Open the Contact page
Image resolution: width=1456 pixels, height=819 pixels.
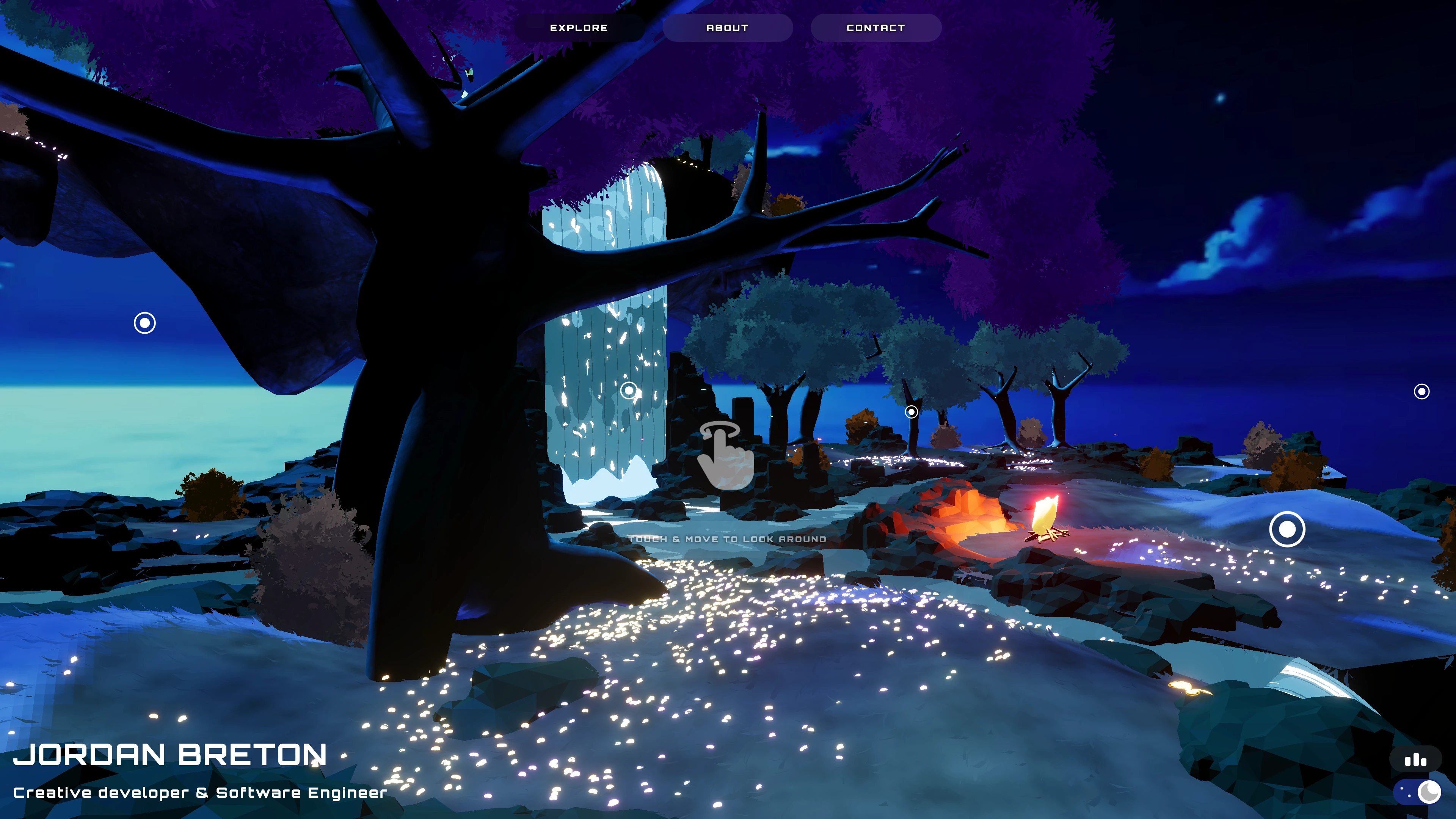(x=875, y=28)
